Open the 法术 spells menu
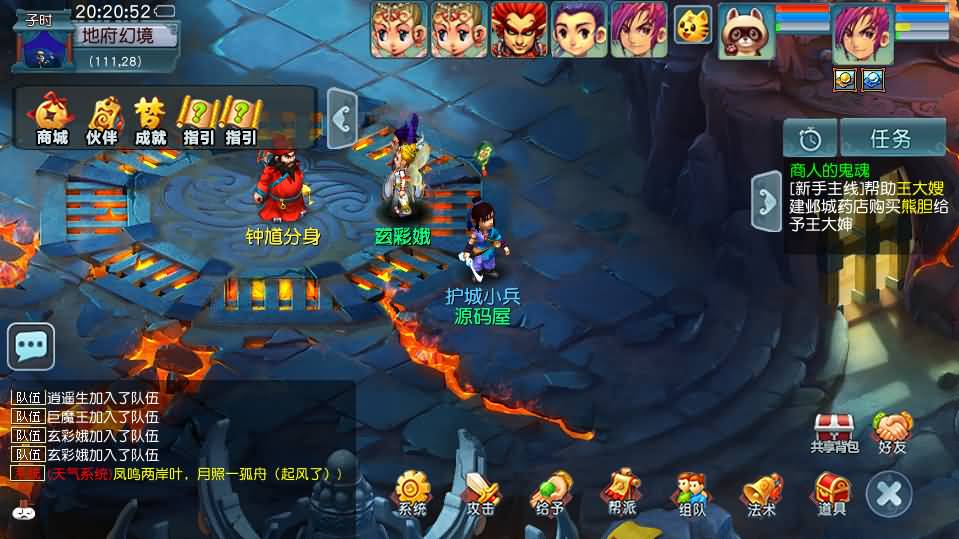The height and width of the screenshot is (539, 959). click(x=762, y=493)
